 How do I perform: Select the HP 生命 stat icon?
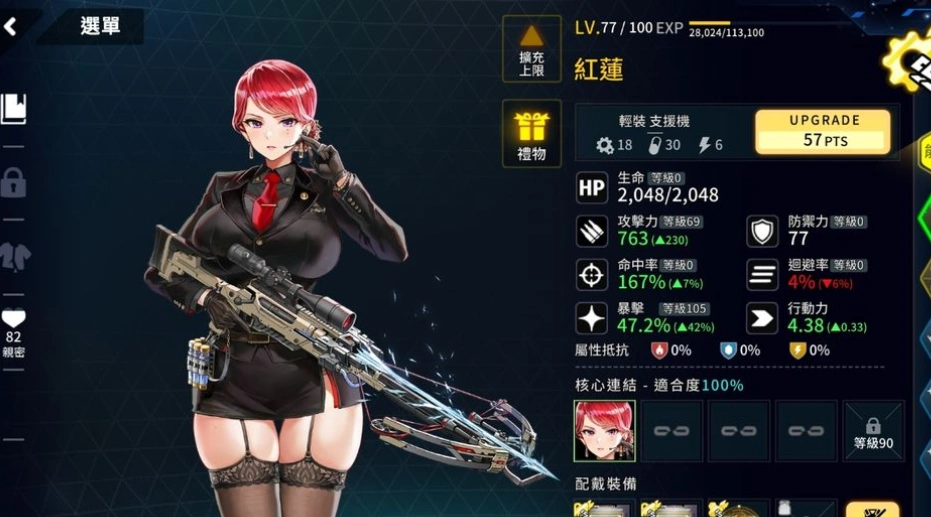click(x=592, y=188)
